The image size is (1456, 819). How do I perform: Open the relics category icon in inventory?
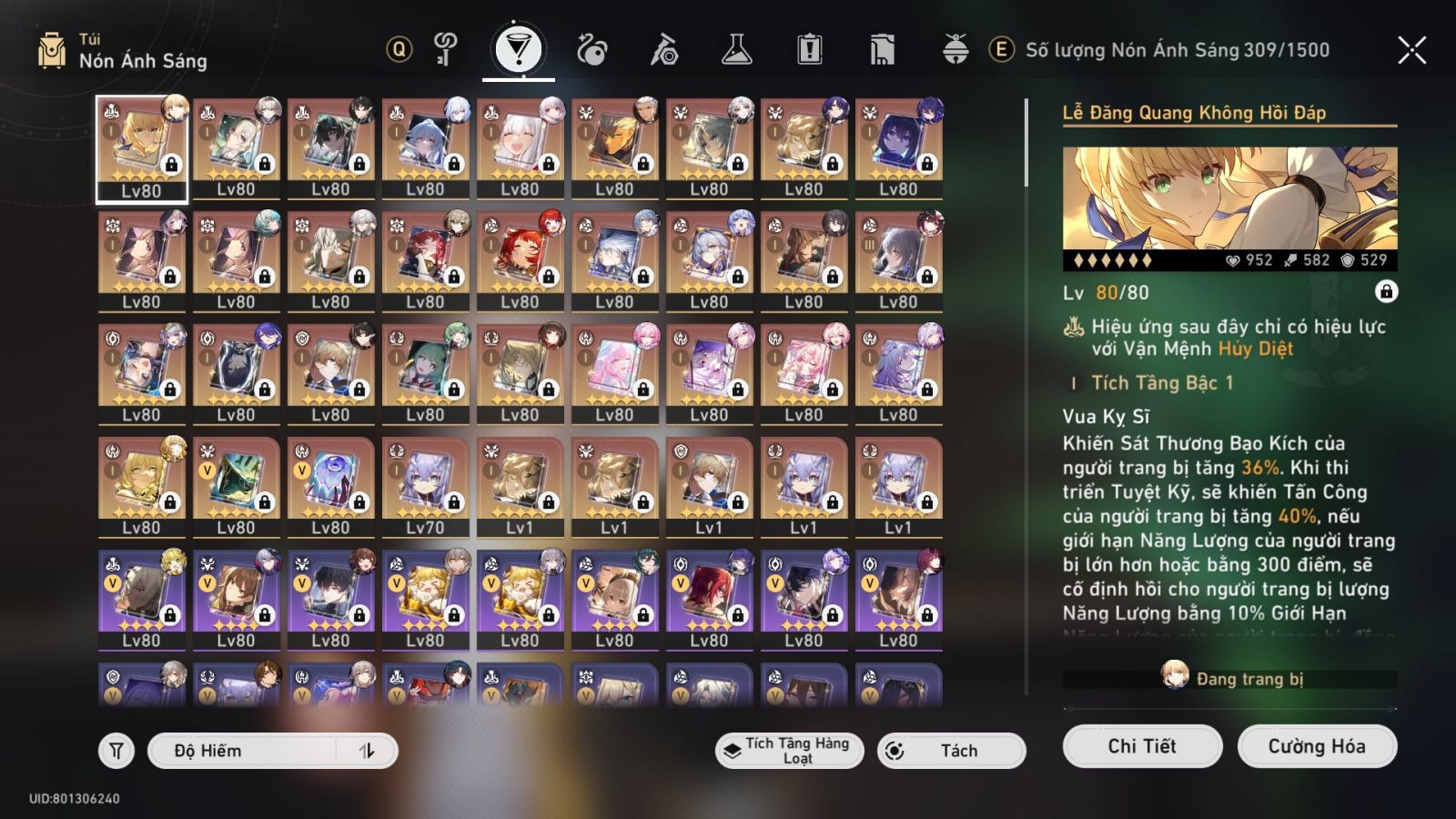click(x=592, y=52)
